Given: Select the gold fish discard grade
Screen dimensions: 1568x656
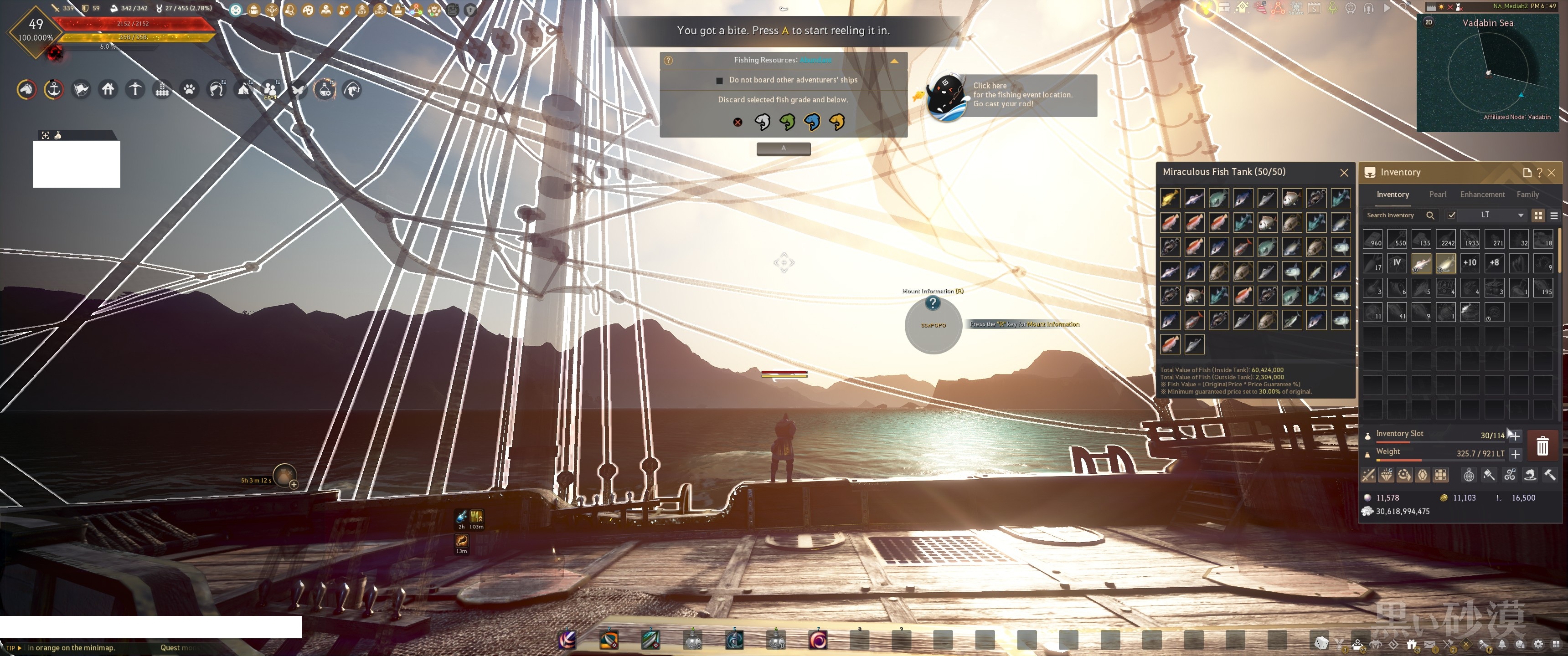Looking at the screenshot, I should pyautogui.click(x=837, y=122).
